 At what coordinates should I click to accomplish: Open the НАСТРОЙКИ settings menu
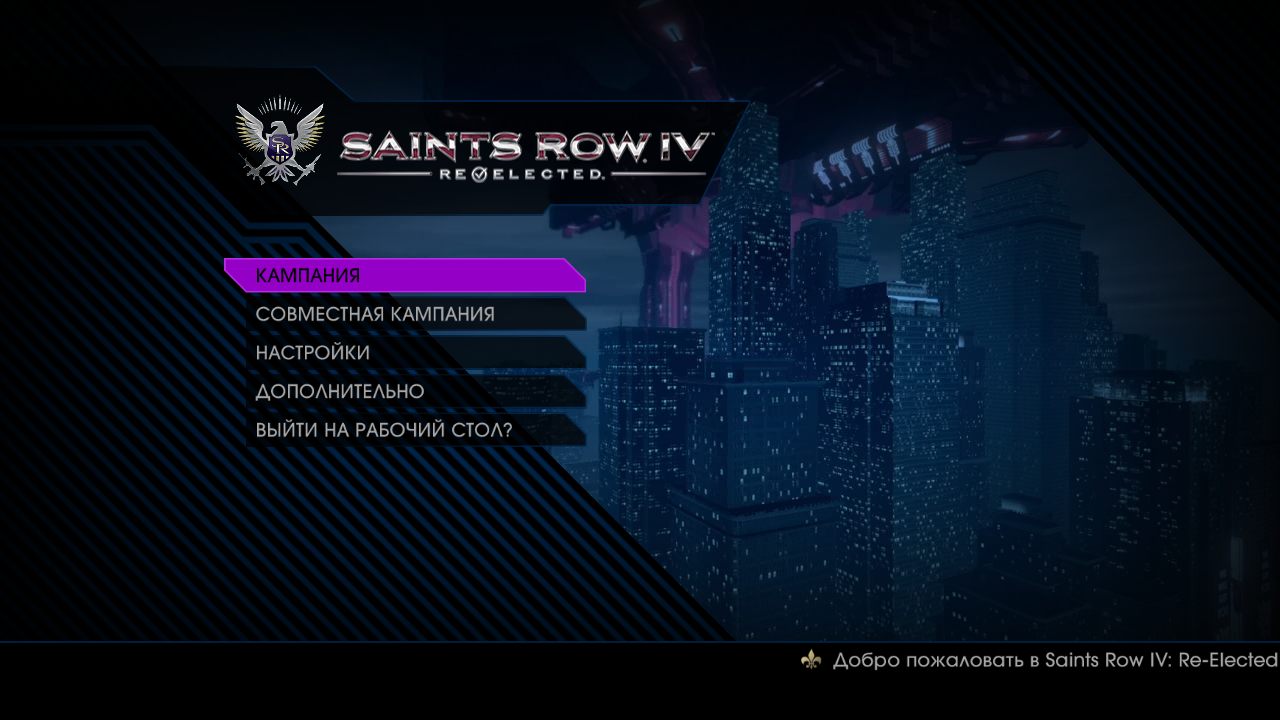(x=313, y=352)
